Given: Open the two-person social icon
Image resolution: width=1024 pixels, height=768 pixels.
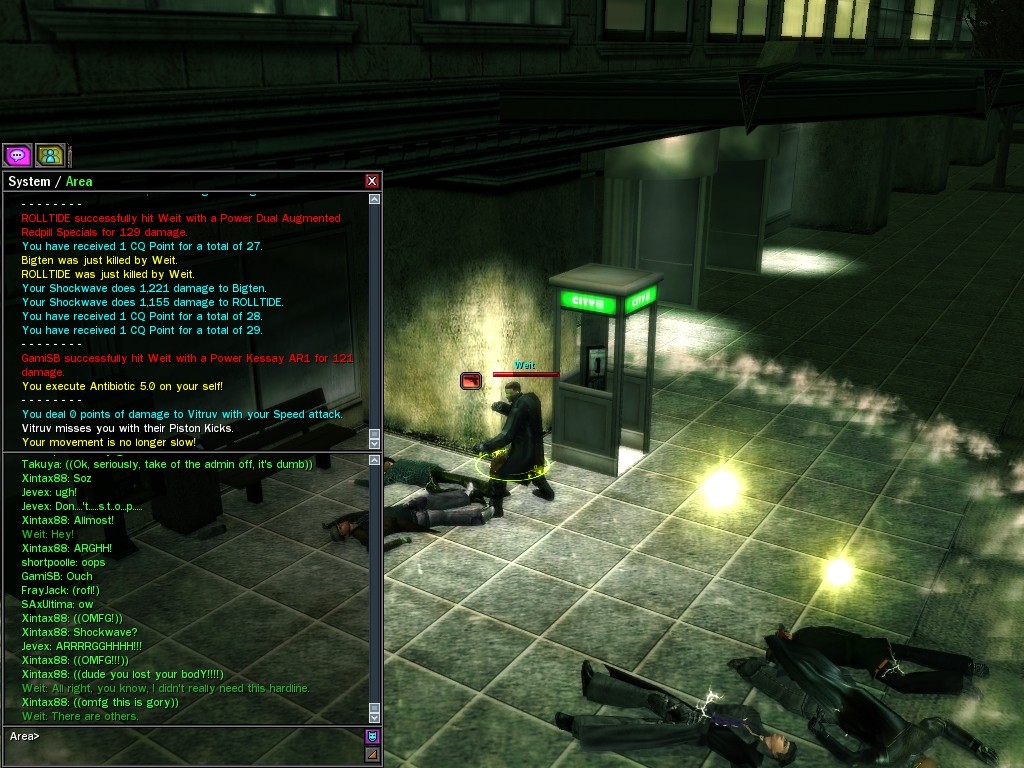Looking at the screenshot, I should (x=50, y=155).
